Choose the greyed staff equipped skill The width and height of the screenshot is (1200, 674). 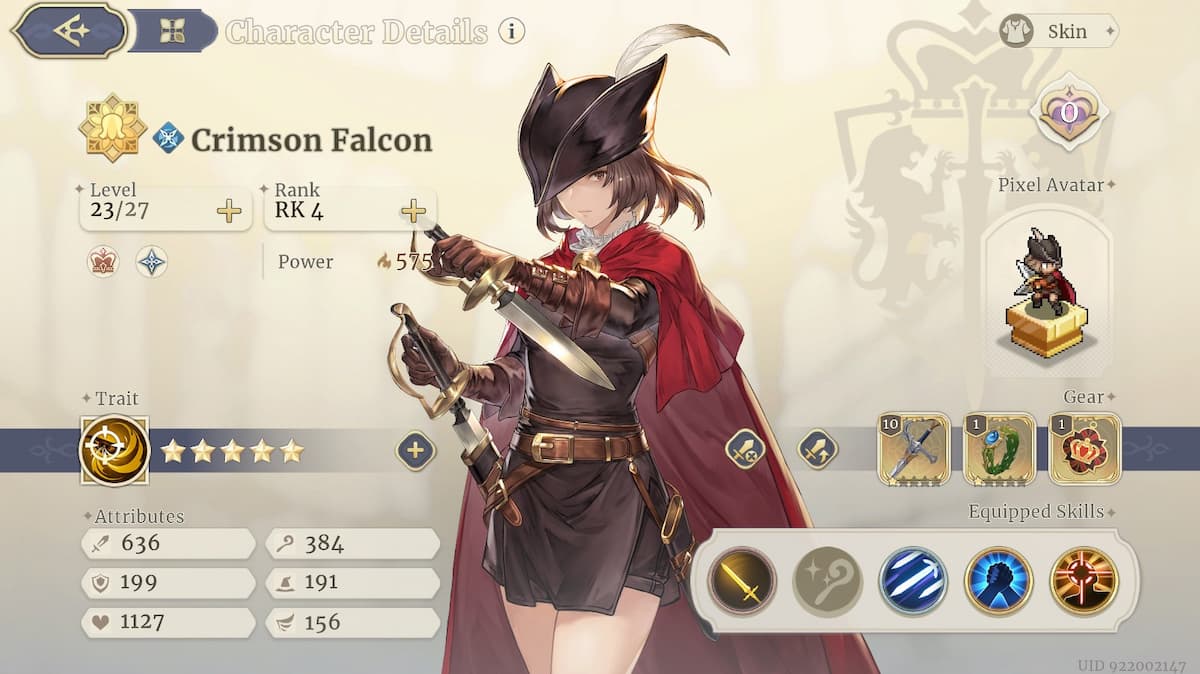pos(828,581)
